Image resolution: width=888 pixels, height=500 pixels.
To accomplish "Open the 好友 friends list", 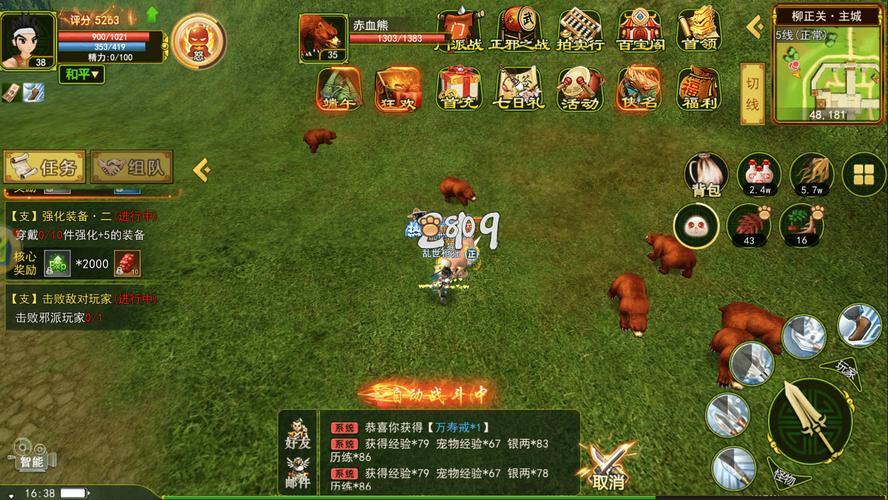I will click(x=296, y=432).
